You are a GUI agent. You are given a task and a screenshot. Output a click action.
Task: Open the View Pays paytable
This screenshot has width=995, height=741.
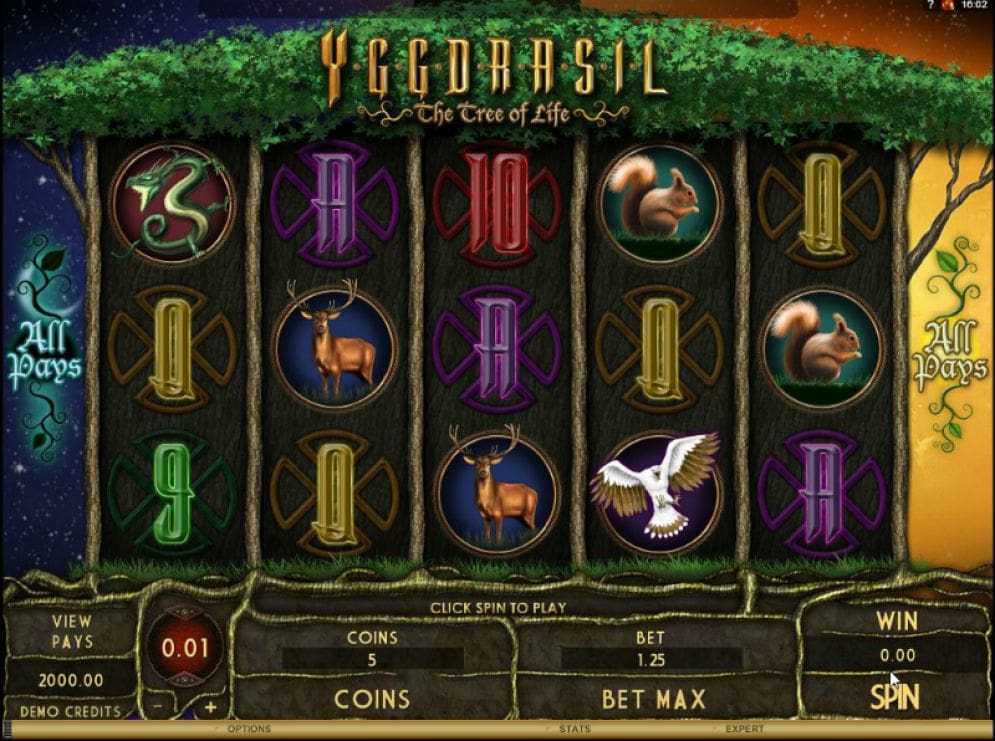click(x=72, y=631)
